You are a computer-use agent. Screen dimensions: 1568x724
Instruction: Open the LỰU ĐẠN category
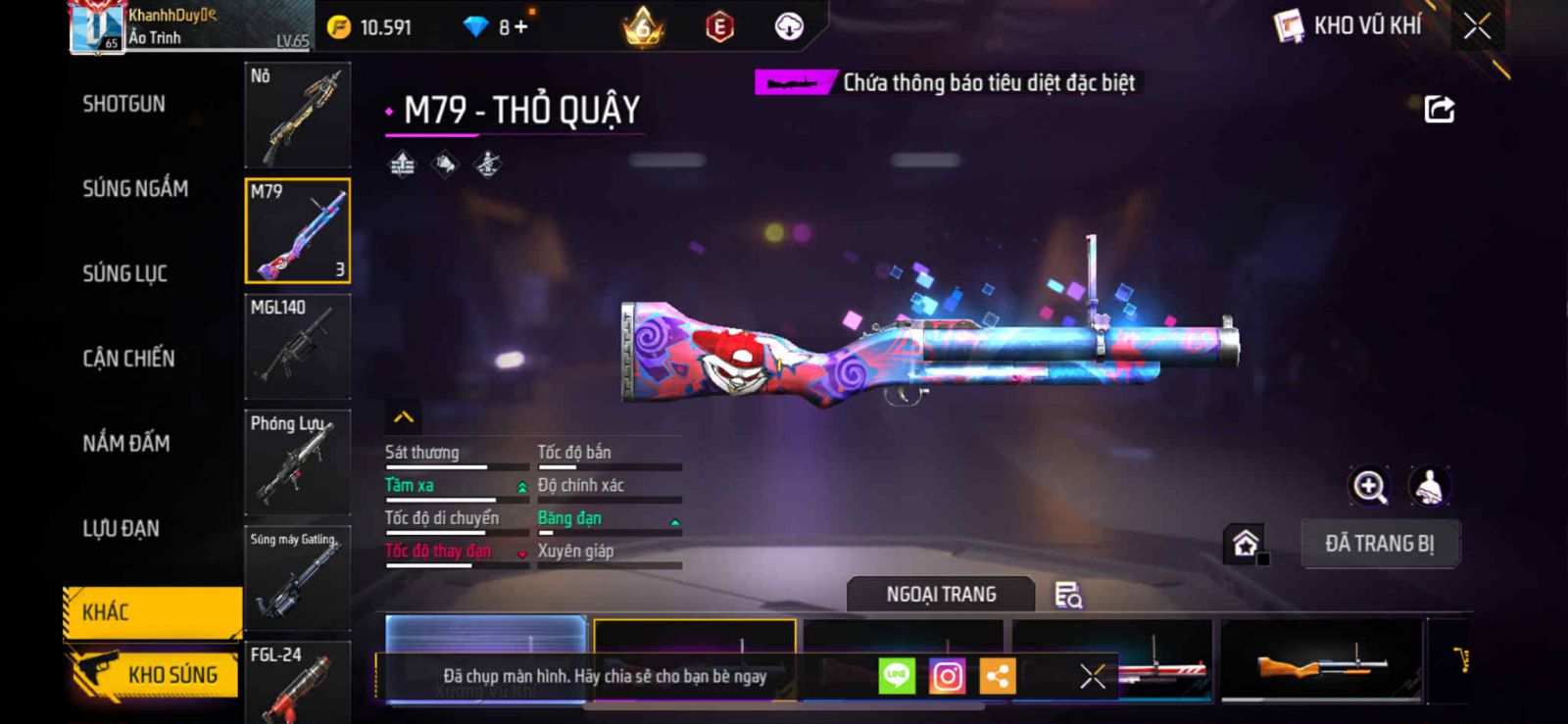(122, 528)
